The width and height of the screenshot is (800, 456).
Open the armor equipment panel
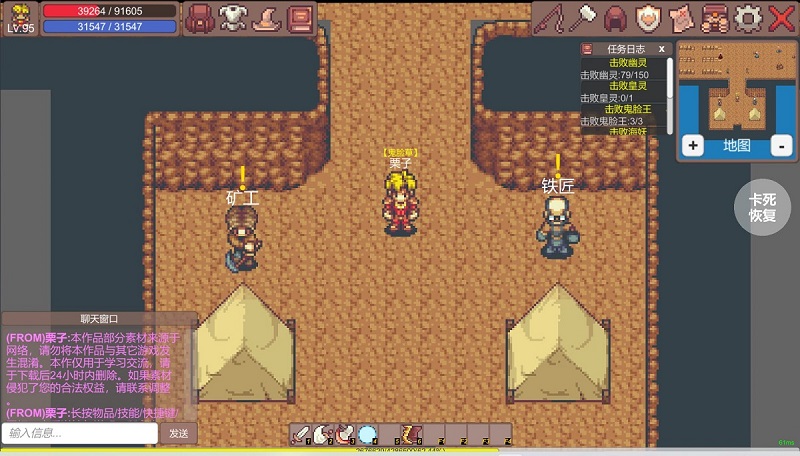(x=235, y=17)
